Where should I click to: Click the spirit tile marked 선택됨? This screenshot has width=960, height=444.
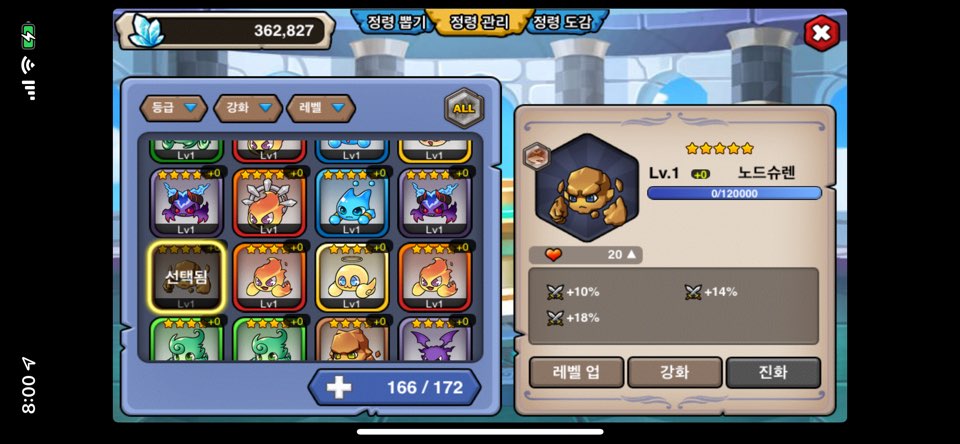point(186,277)
